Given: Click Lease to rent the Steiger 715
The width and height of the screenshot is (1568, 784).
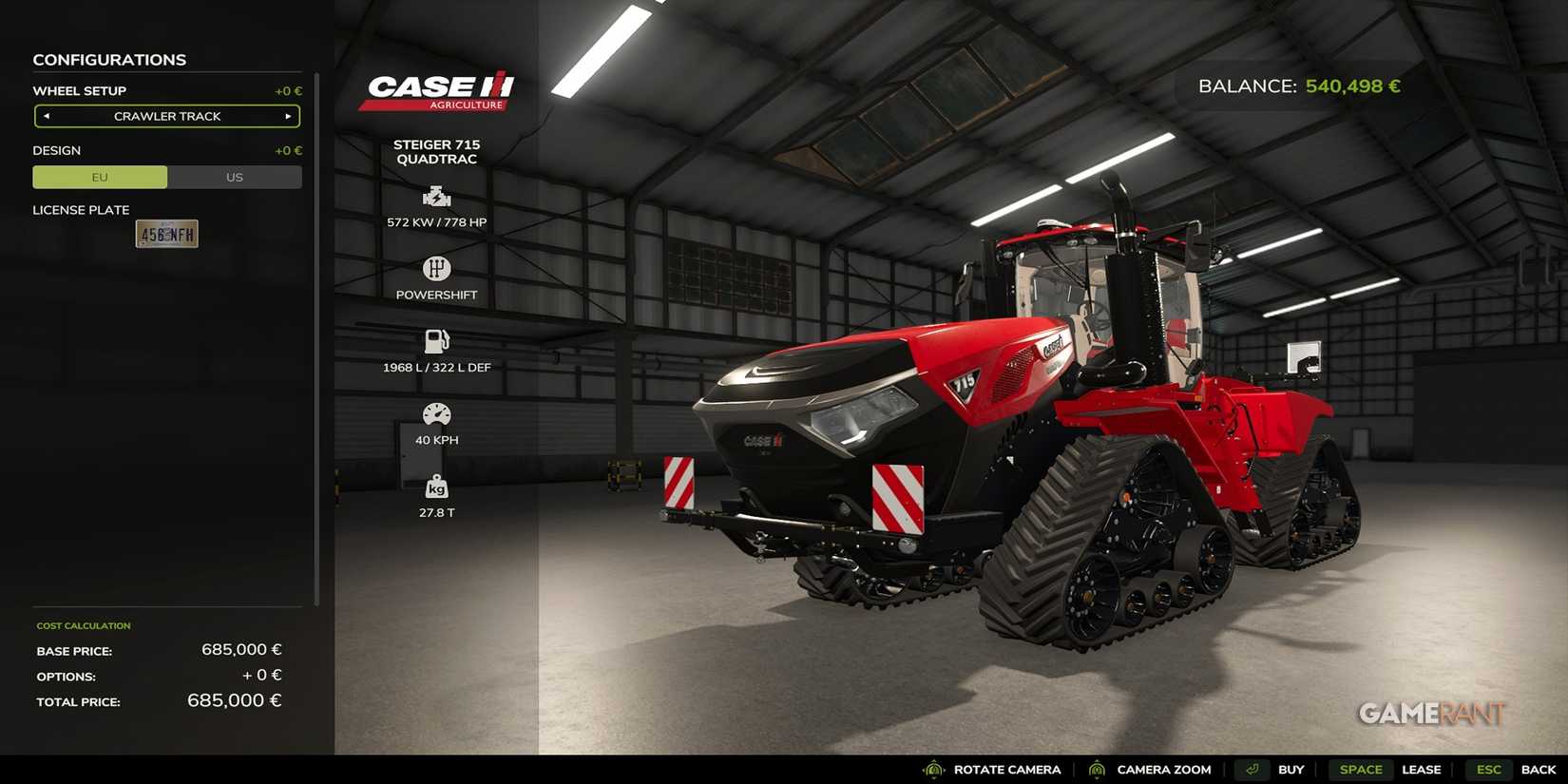Looking at the screenshot, I should coord(1422,770).
